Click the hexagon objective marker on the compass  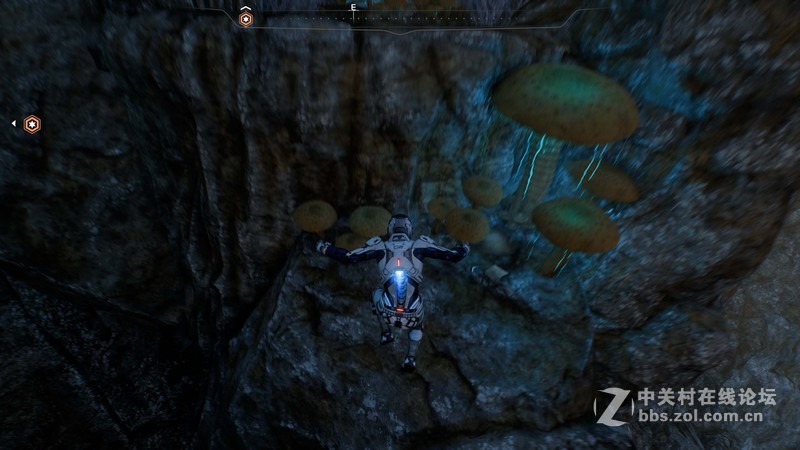246,18
